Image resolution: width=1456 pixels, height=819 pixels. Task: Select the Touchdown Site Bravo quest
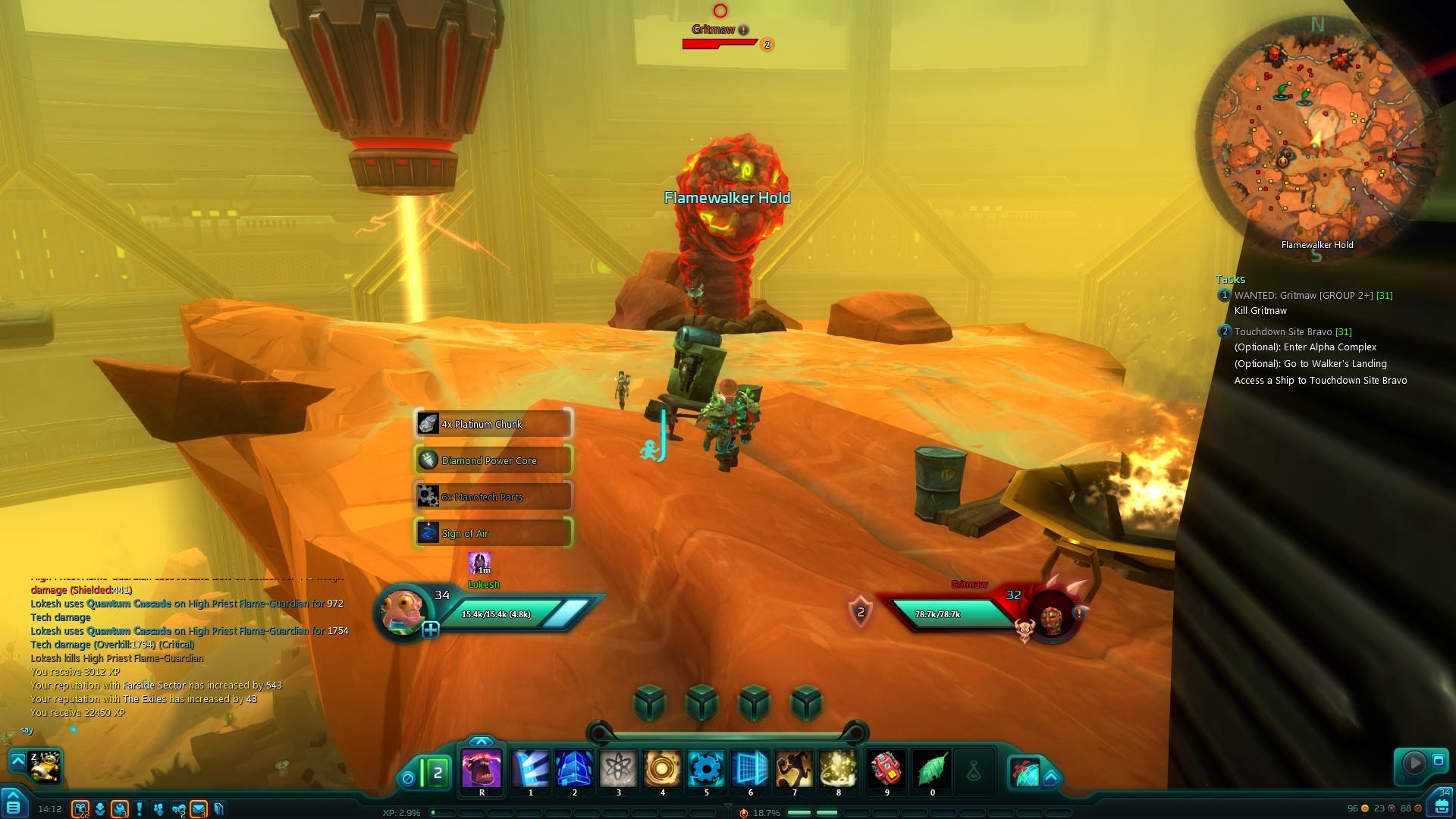click(x=1292, y=332)
